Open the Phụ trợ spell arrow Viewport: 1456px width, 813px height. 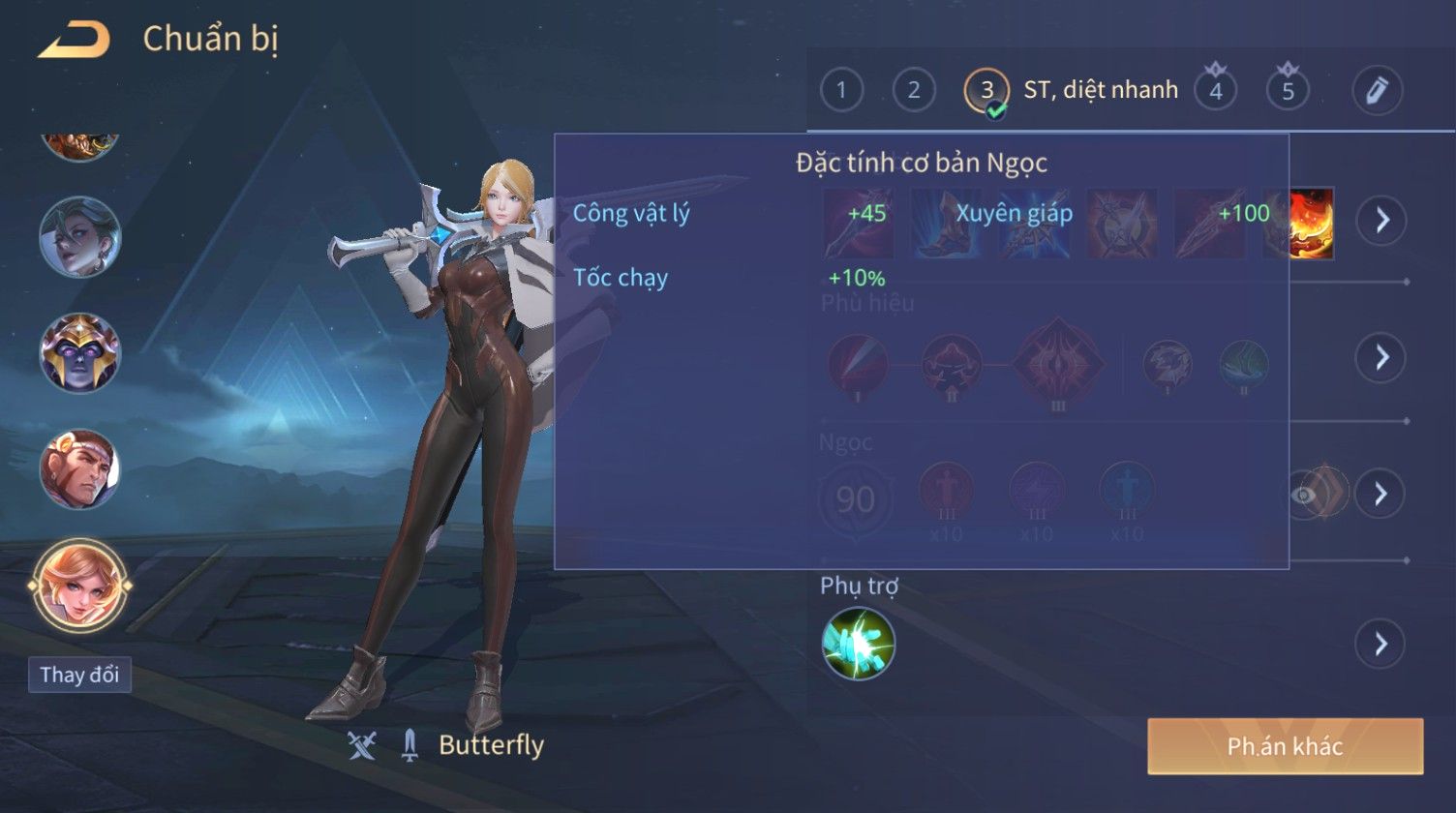click(x=1380, y=644)
